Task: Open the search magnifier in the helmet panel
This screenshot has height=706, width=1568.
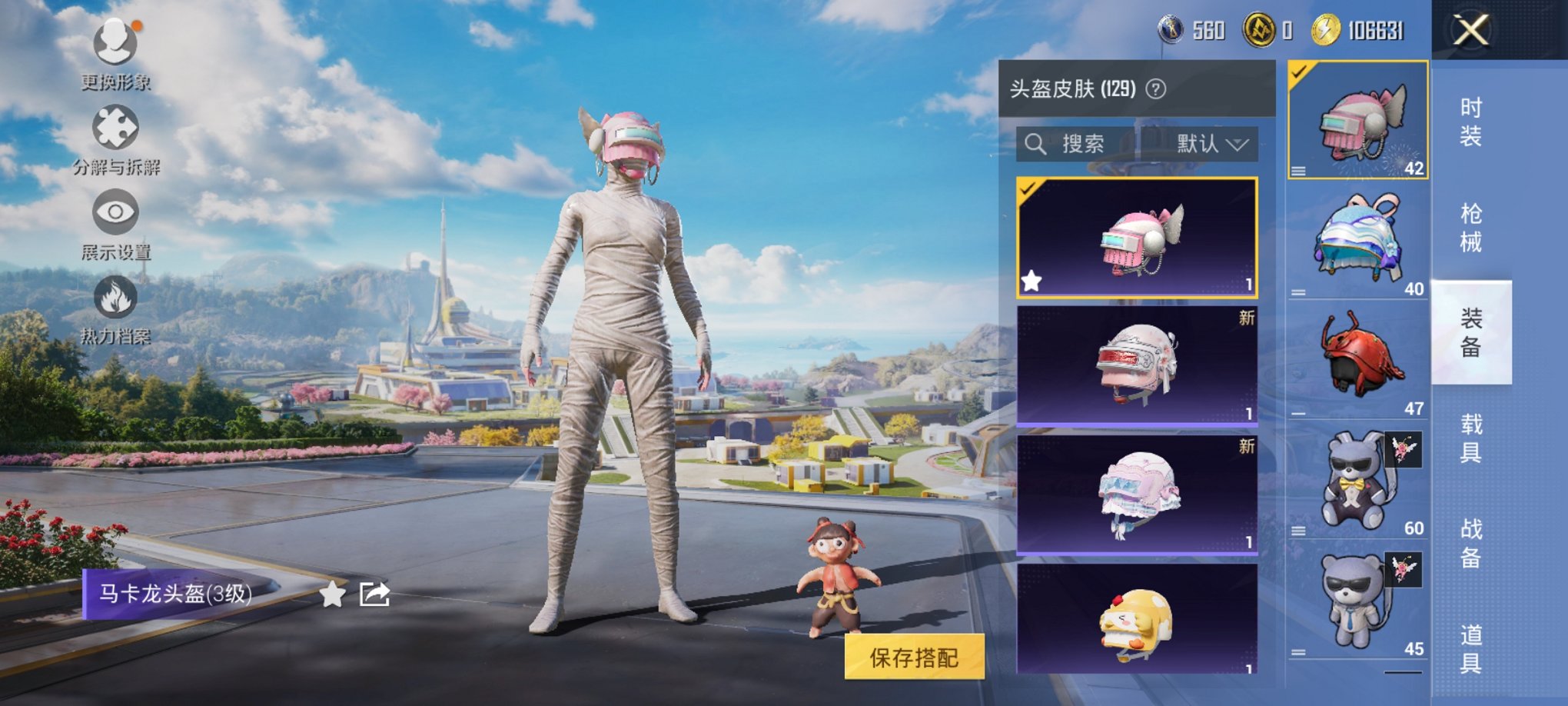Action: [x=1036, y=144]
